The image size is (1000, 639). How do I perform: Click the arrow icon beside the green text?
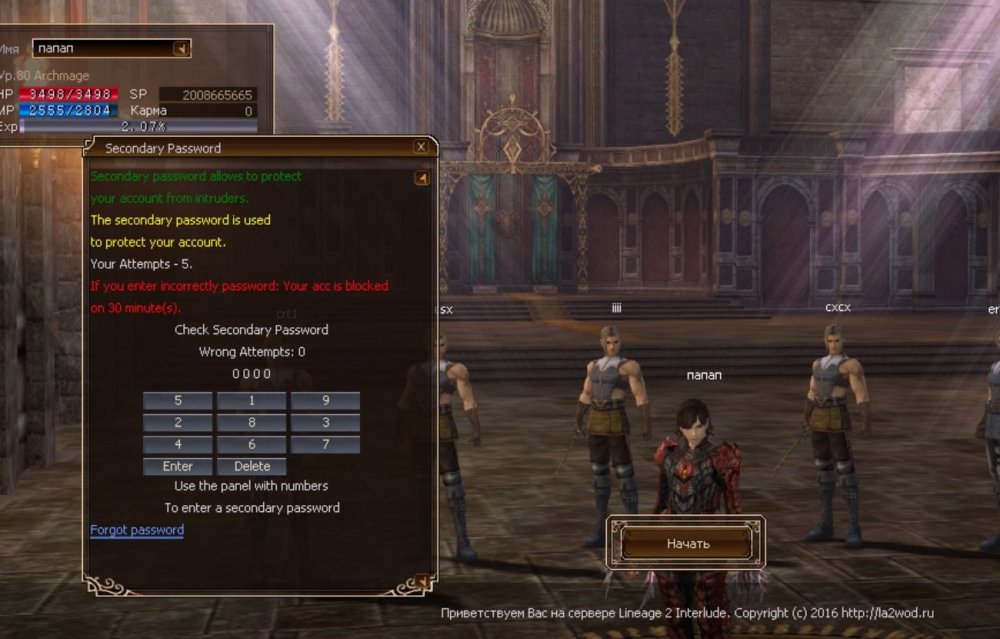(422, 178)
